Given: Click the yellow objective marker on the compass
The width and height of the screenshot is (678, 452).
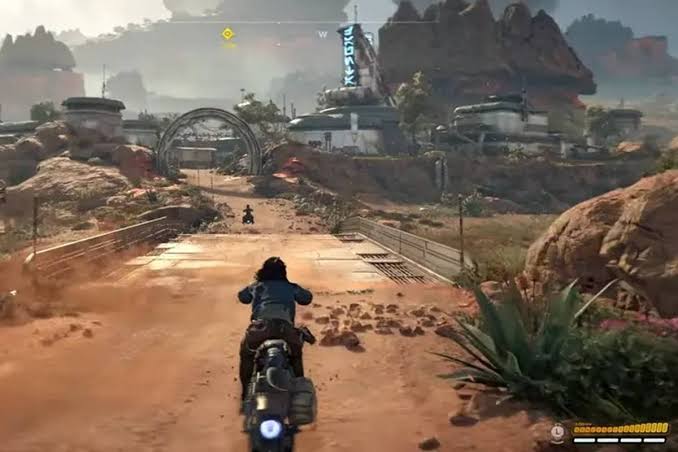Looking at the screenshot, I should tap(228, 33).
